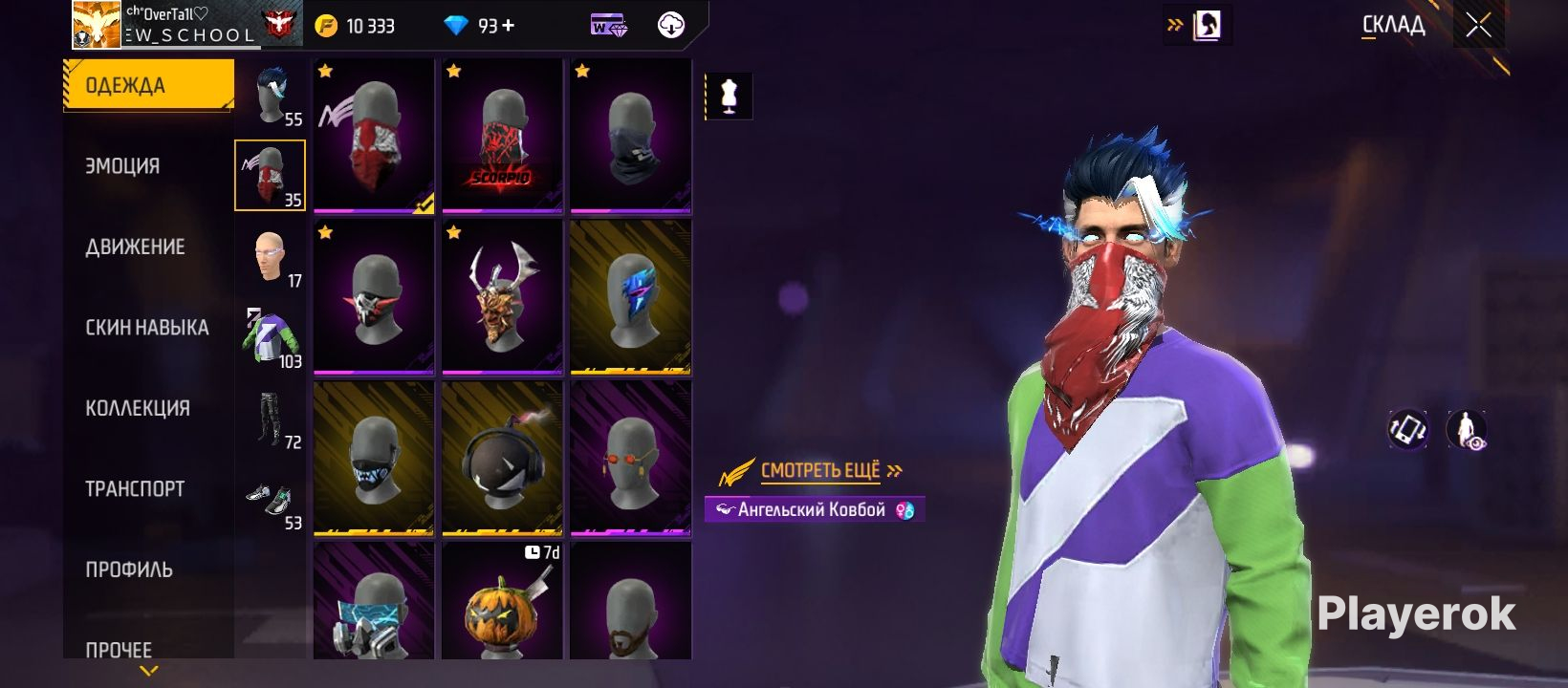The width and height of the screenshot is (1568, 688).
Task: Equip the horned samurai demon mask
Action: tap(502, 296)
